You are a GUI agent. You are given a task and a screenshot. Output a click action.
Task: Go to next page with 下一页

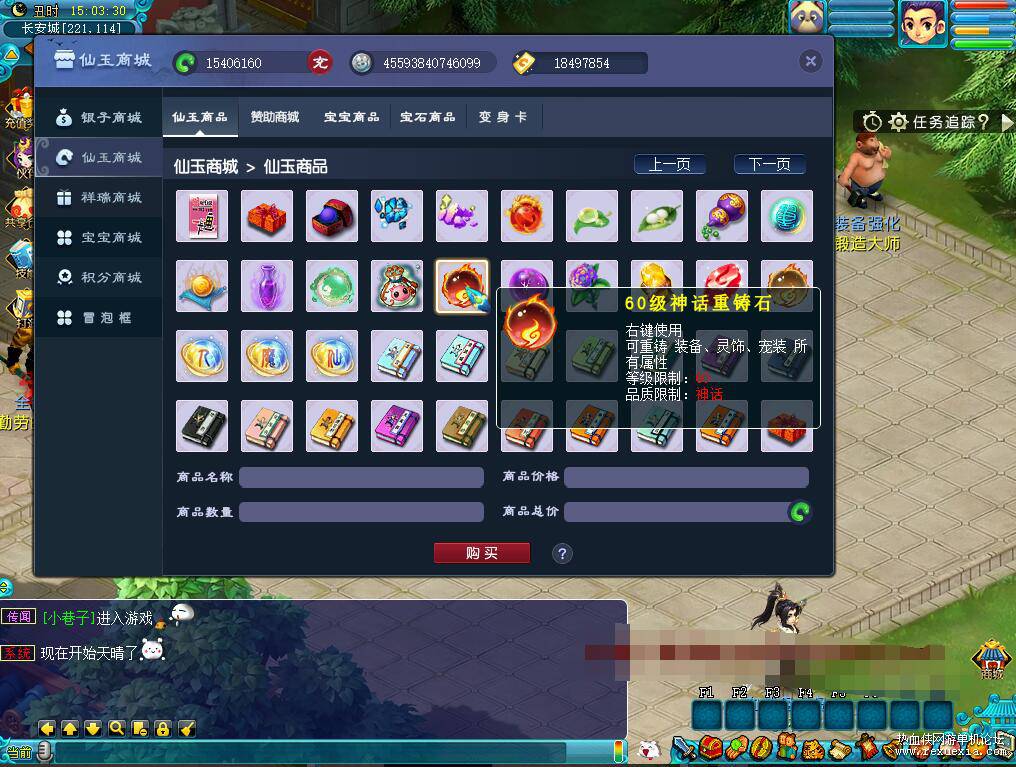click(x=769, y=165)
